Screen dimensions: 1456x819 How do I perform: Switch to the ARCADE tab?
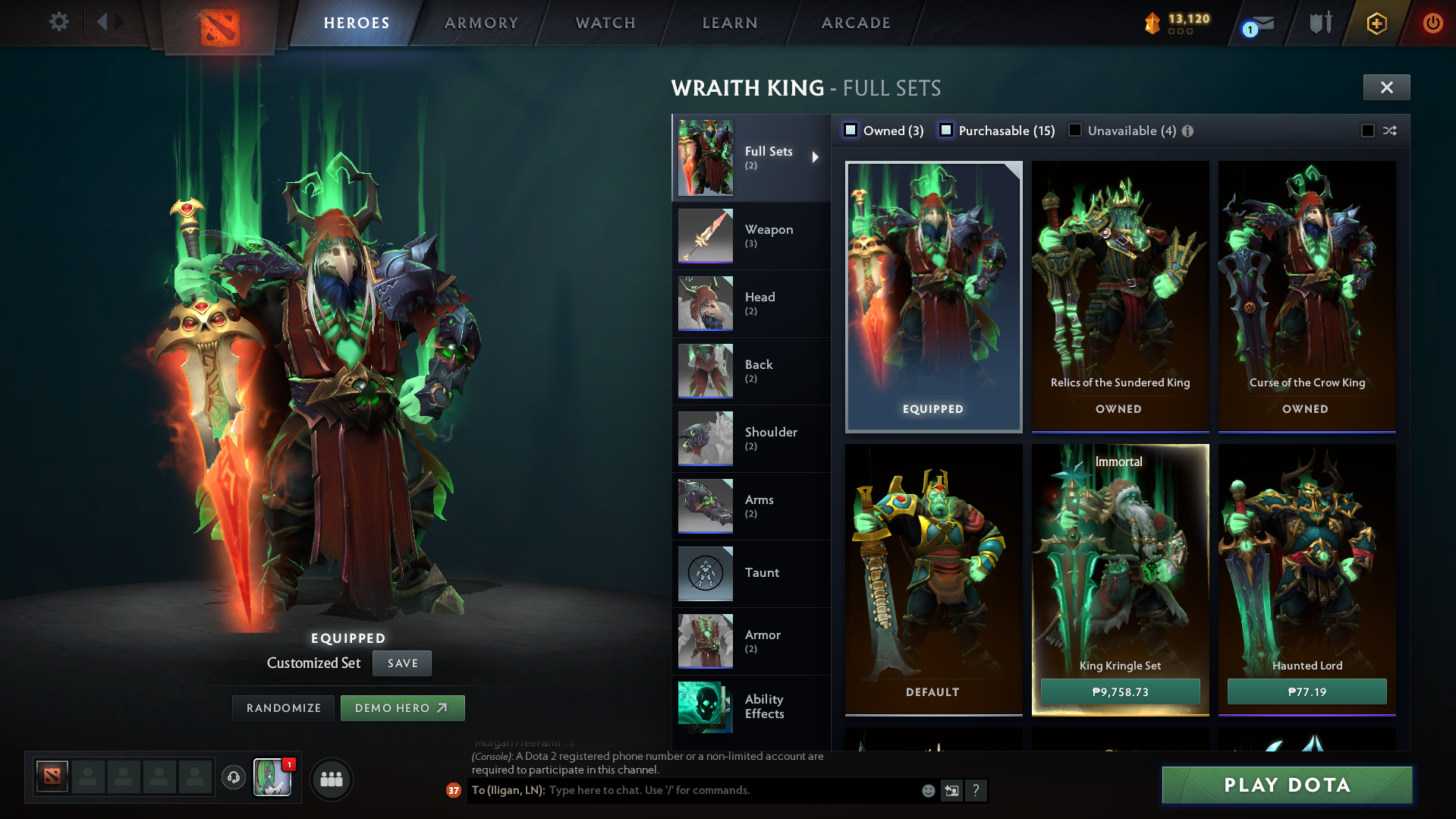(x=856, y=23)
